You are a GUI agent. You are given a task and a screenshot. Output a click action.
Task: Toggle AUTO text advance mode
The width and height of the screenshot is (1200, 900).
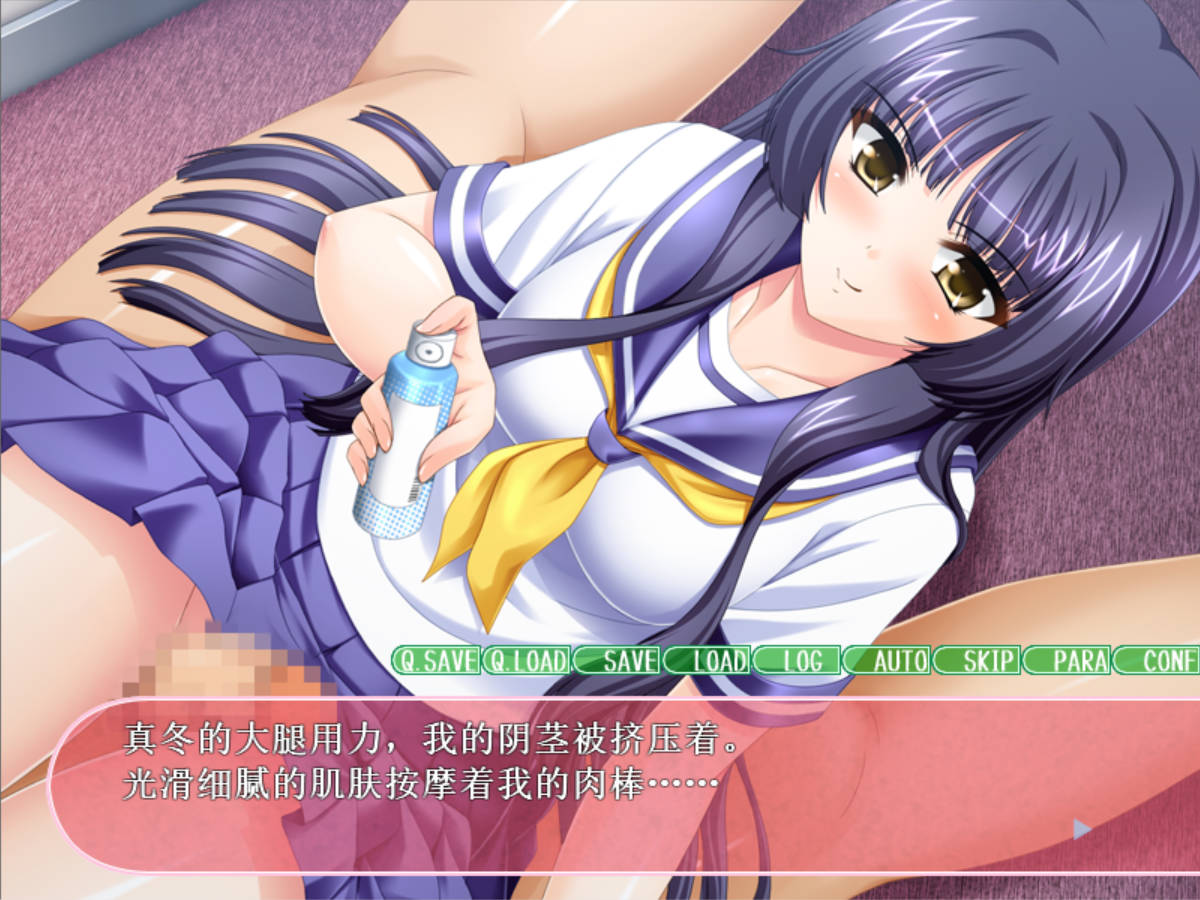click(x=888, y=660)
